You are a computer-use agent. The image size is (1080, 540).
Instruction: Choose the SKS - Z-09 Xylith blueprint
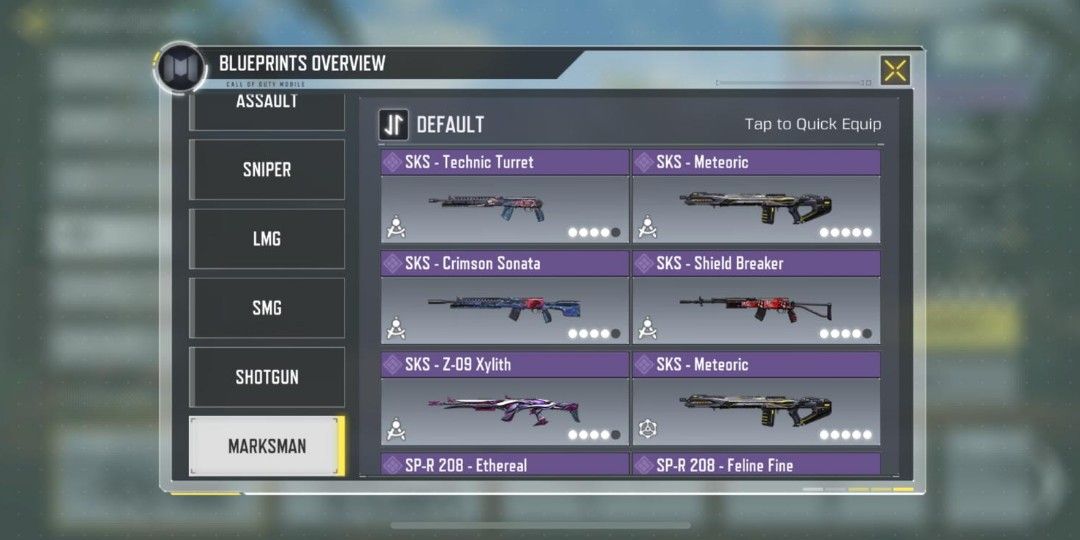pos(504,399)
